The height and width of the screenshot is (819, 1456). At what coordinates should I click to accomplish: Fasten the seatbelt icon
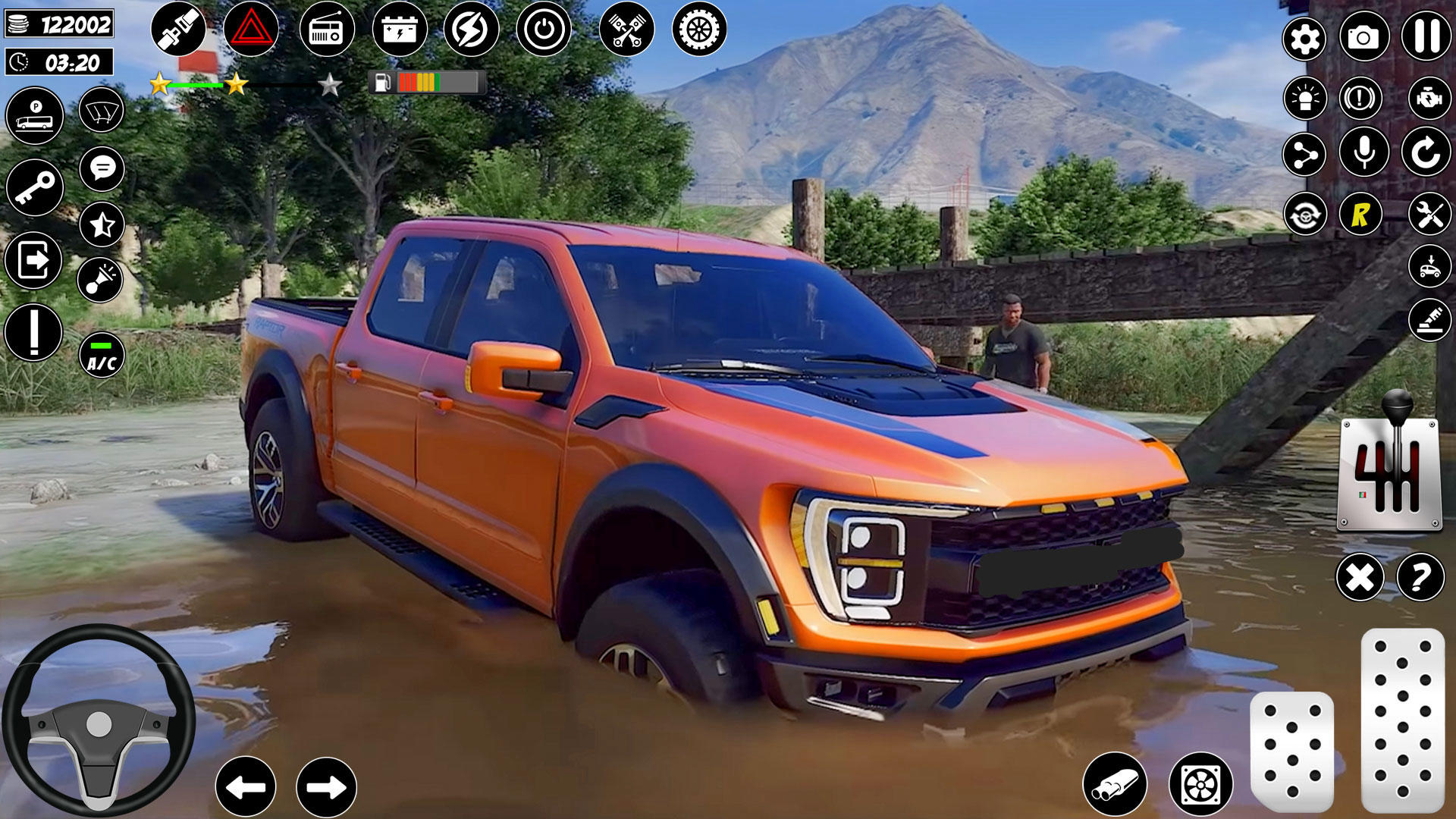coord(178,30)
